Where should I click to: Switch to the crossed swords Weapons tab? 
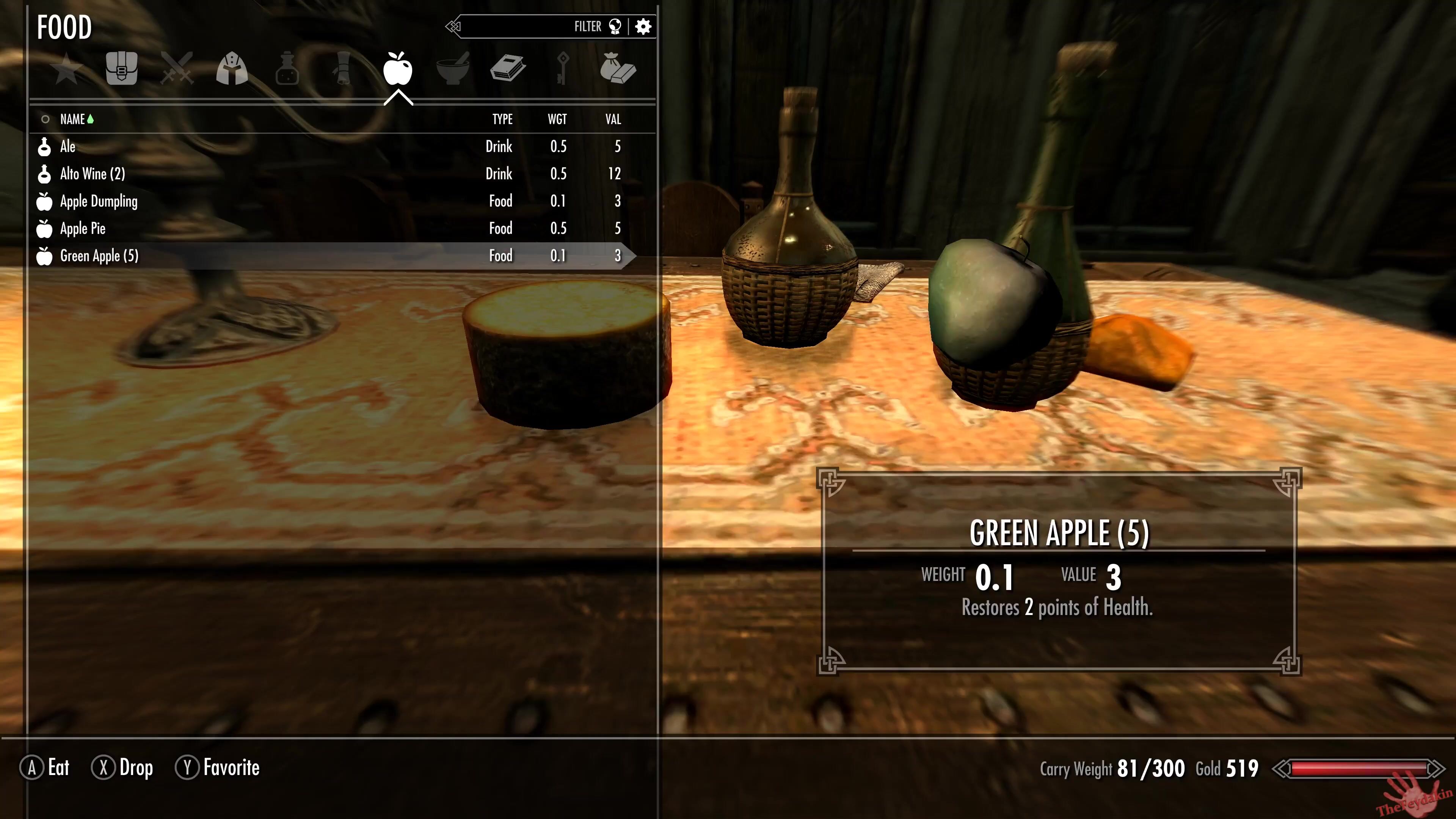[177, 69]
